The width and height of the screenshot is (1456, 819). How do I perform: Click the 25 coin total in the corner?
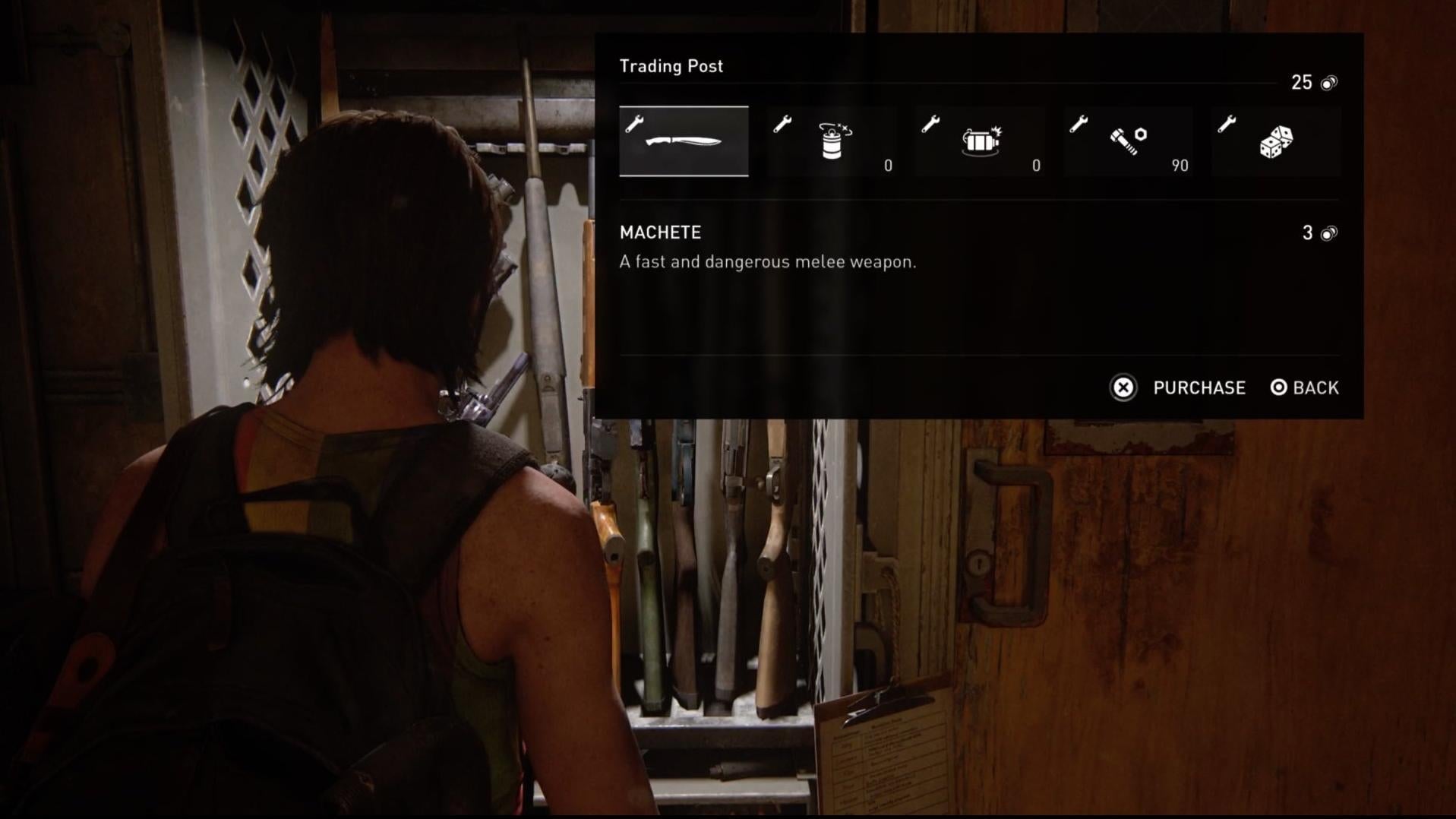click(1302, 81)
